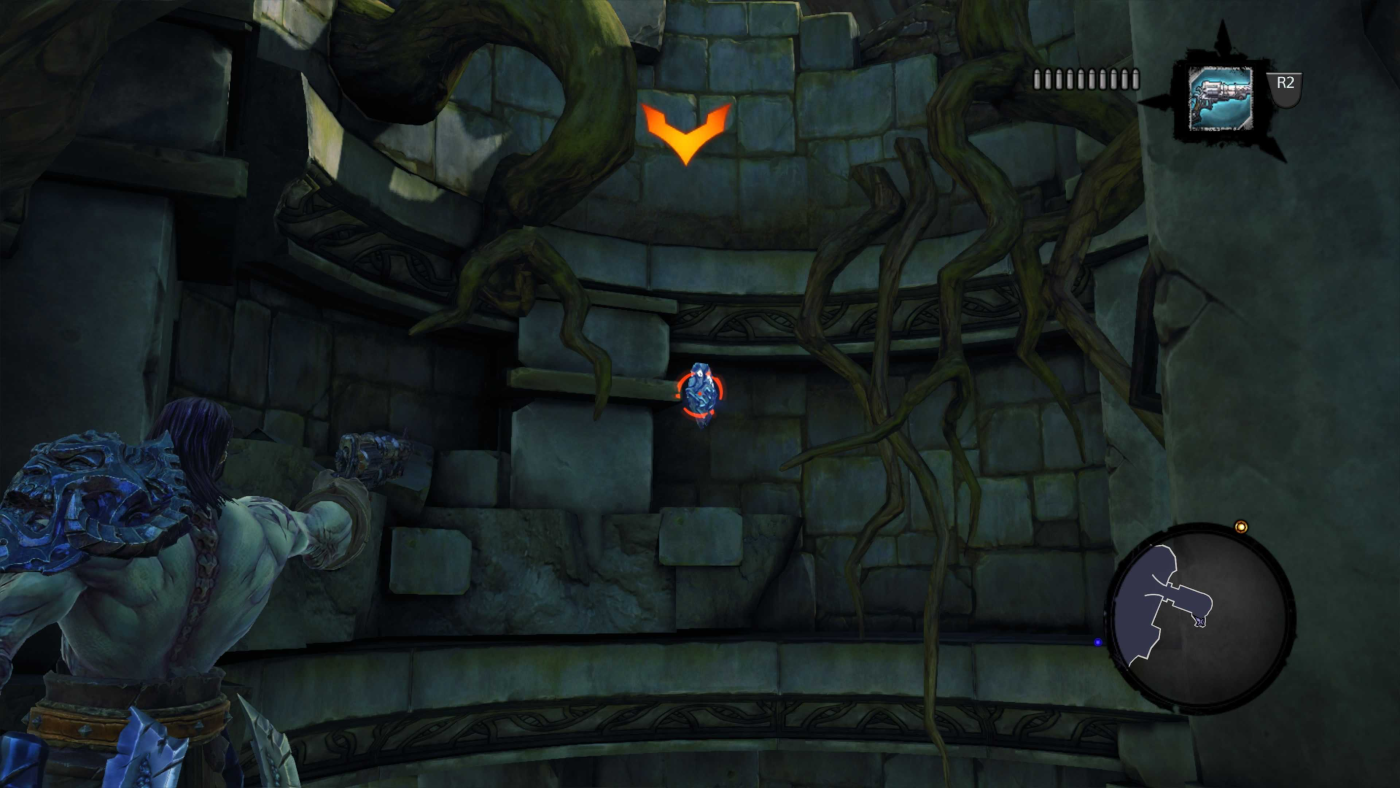This screenshot has height=788, width=1400.
Task: Click the middle bullet of the ammo row
Action: (1085, 77)
